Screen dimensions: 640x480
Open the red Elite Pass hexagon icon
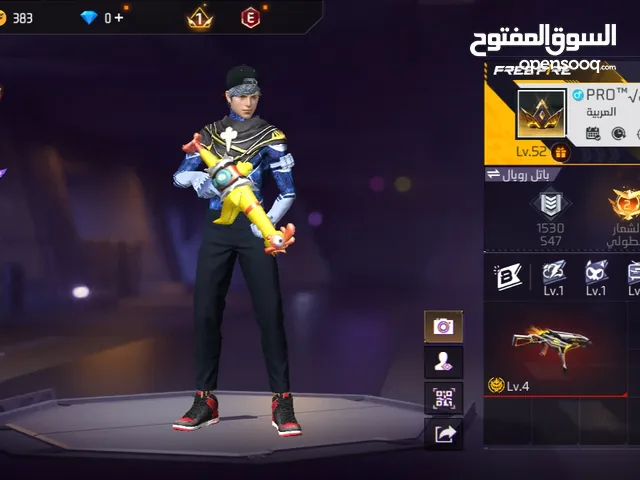pyautogui.click(x=249, y=17)
